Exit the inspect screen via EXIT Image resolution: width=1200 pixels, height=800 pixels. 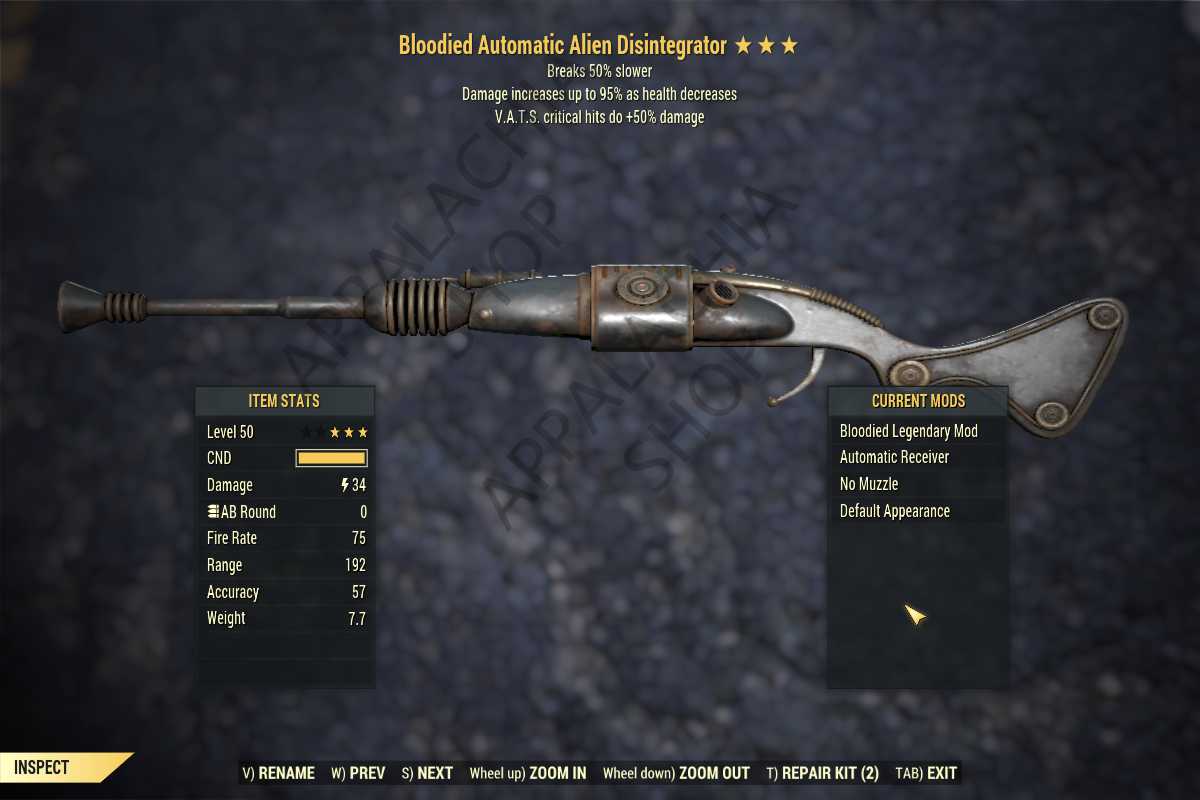point(926,773)
